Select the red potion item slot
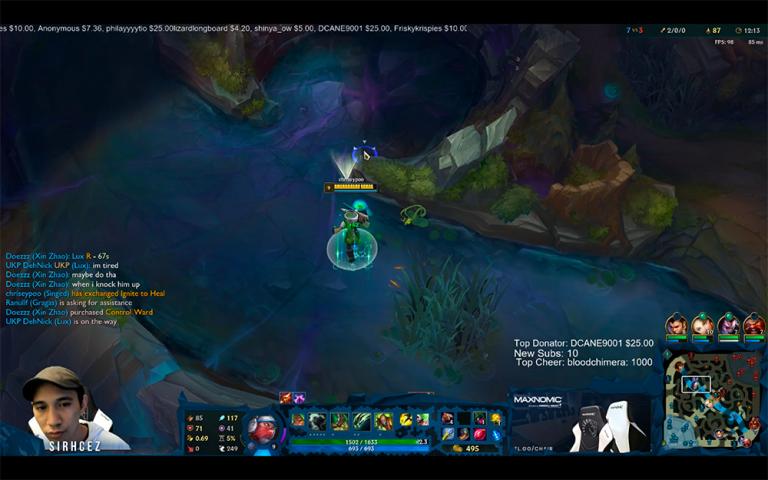Viewport: 768px width, 480px height. point(479,434)
